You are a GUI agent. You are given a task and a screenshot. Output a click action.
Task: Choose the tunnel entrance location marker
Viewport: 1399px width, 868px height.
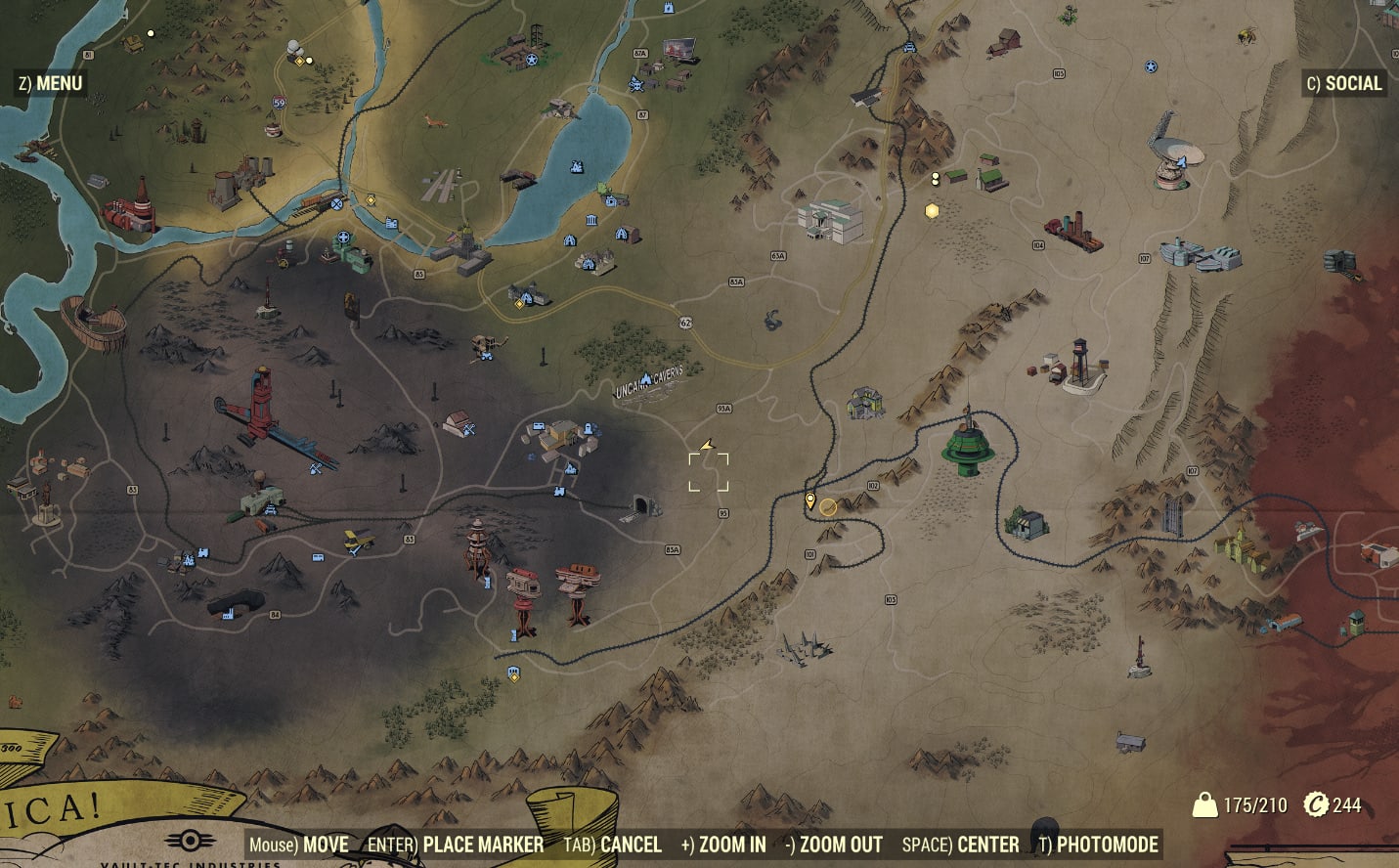(643, 506)
